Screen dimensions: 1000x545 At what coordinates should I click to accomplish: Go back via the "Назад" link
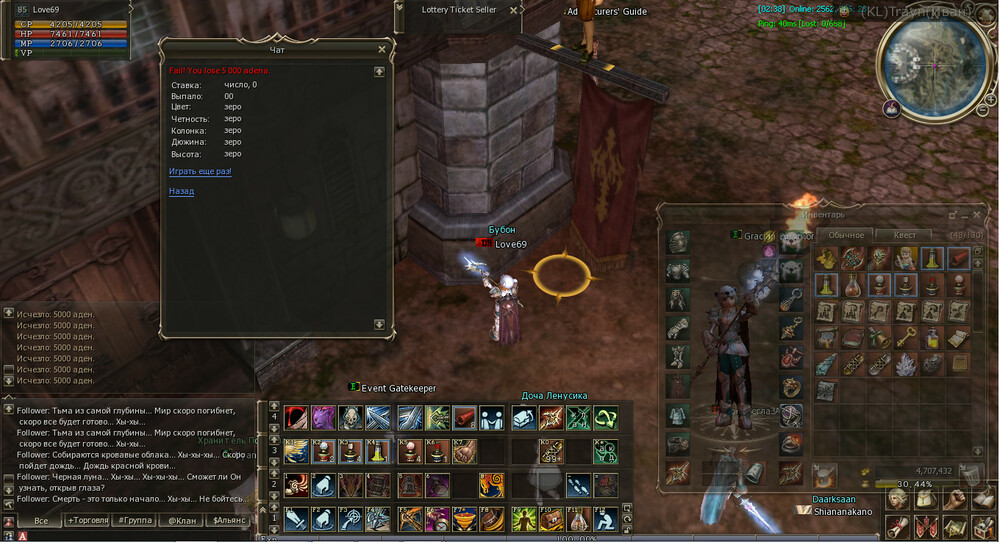point(181,191)
